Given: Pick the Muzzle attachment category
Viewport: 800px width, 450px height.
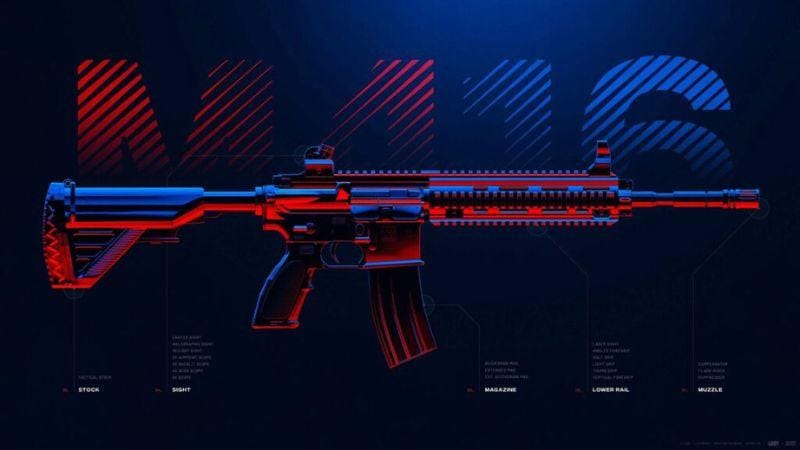Looking at the screenshot, I should [713, 389].
